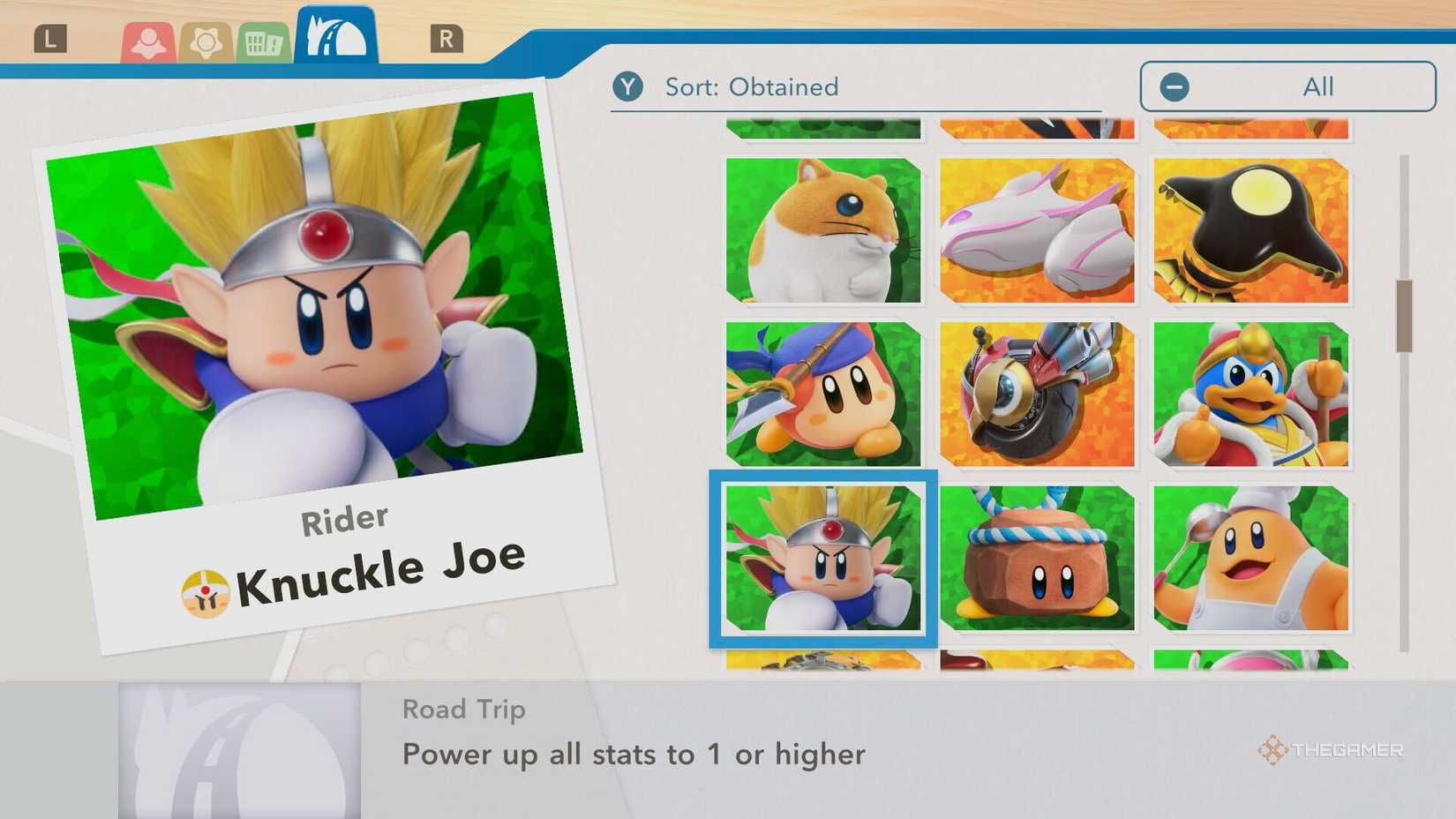Open the All filter selector
Image resolution: width=1456 pixels, height=819 pixels.
tap(1288, 86)
